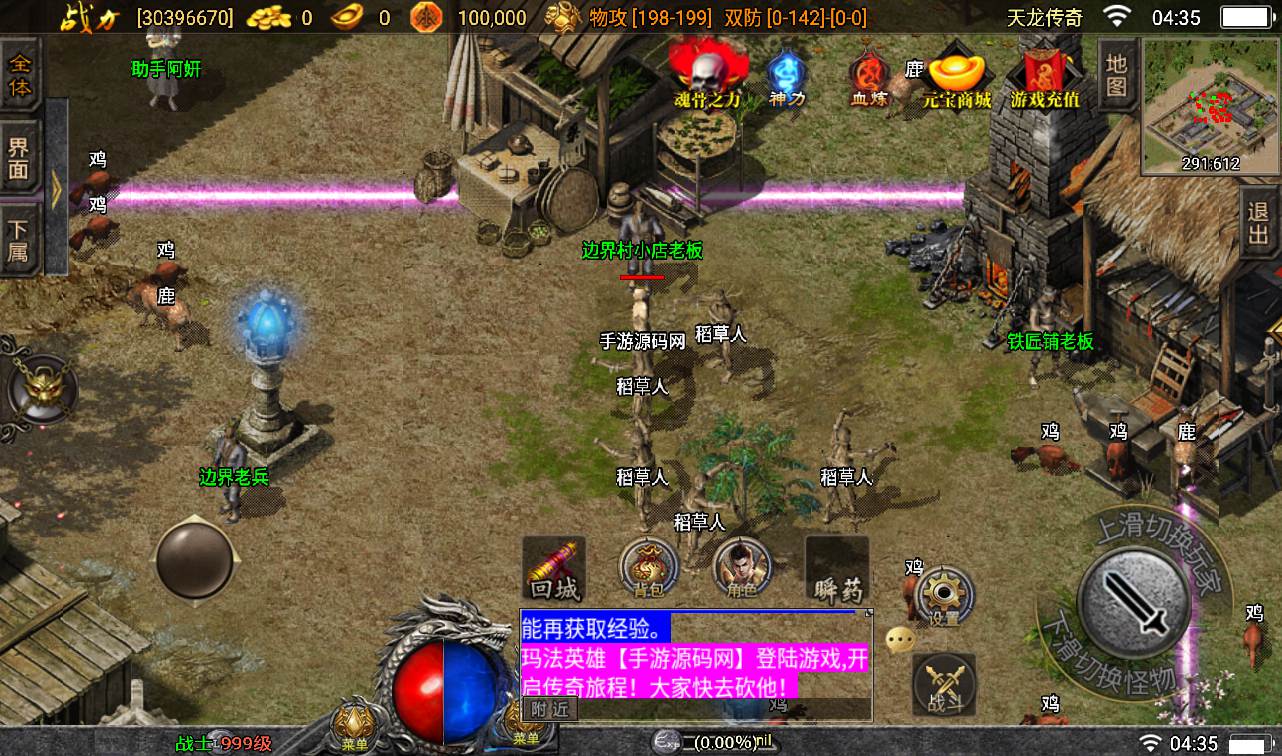This screenshot has height=756, width=1282.
Task: Tap the golden demon mask icon
Action: (x=40, y=387)
